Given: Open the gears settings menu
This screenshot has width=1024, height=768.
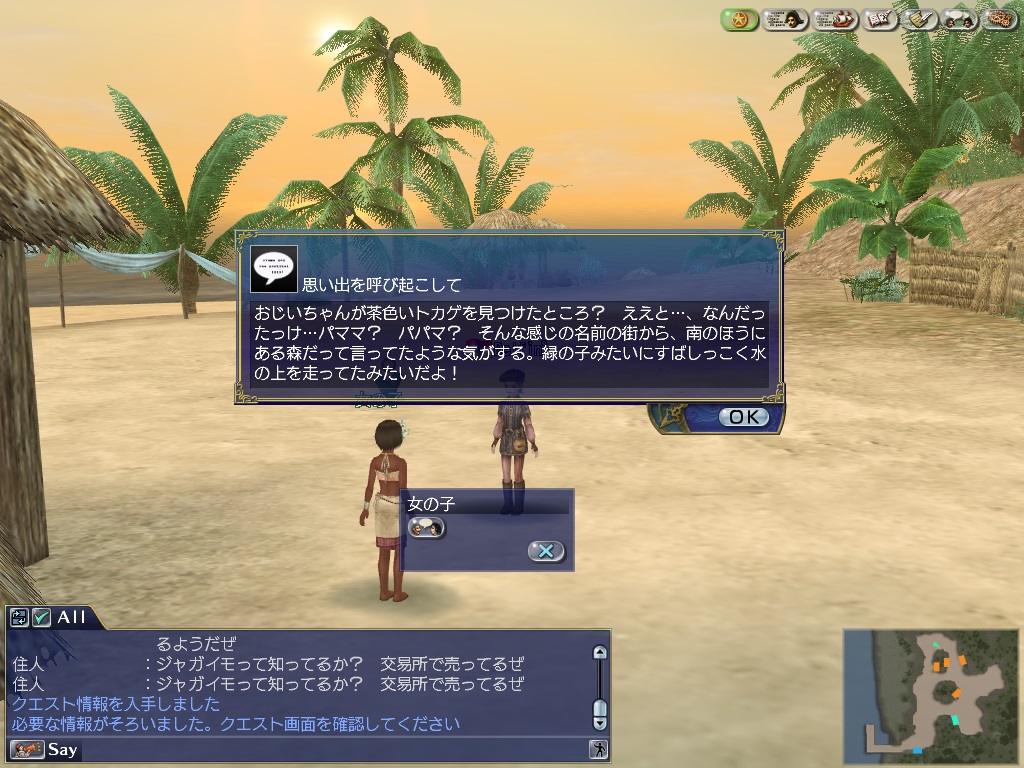Looking at the screenshot, I should point(997,19).
